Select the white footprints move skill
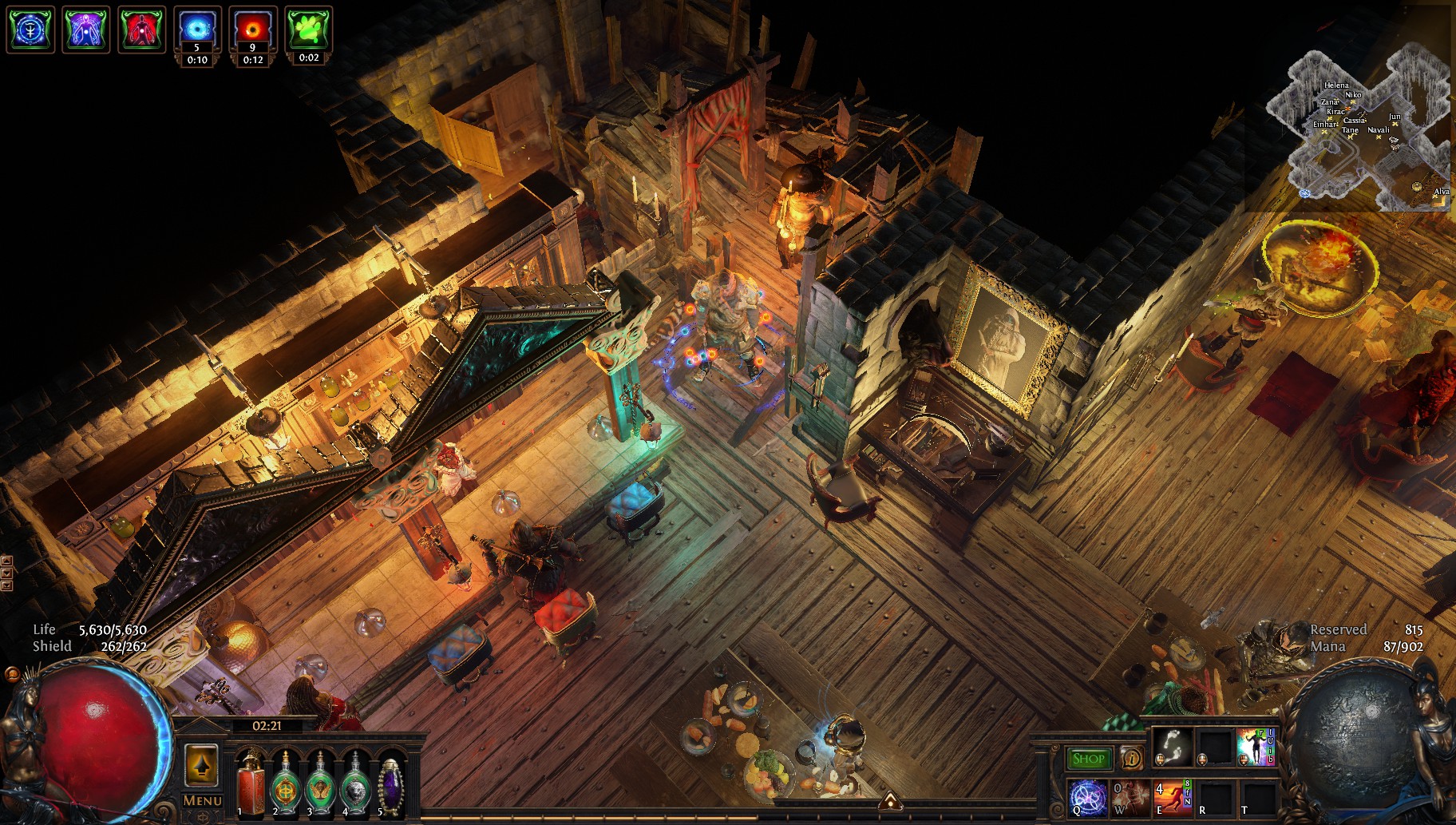Image resolution: width=1456 pixels, height=825 pixels. pos(1173,748)
